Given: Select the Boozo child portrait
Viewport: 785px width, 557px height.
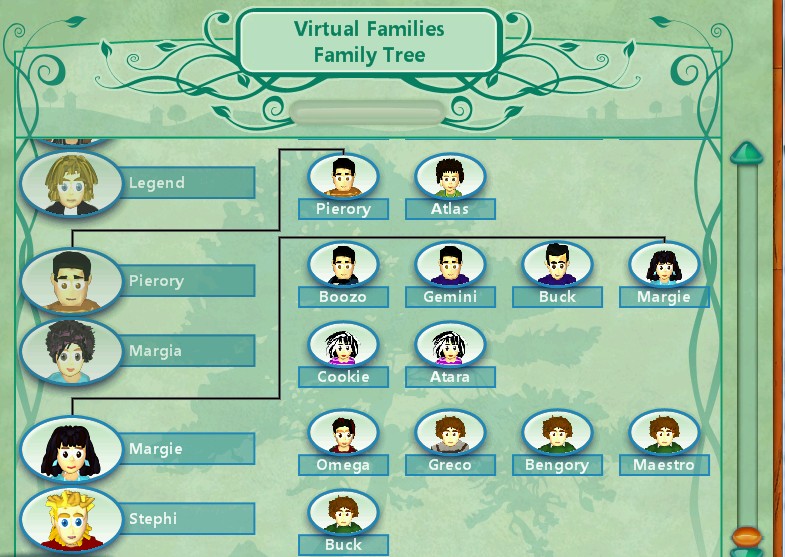Looking at the screenshot, I should [x=343, y=265].
